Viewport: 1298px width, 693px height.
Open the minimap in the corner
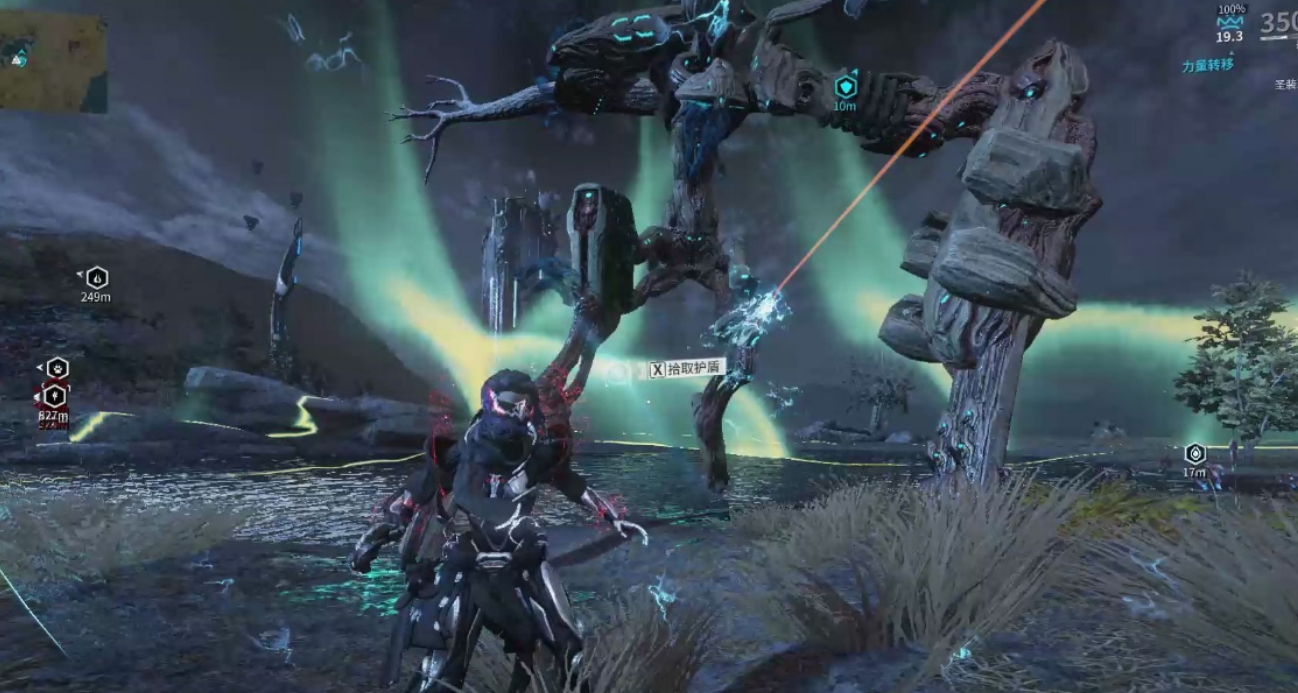(53, 61)
